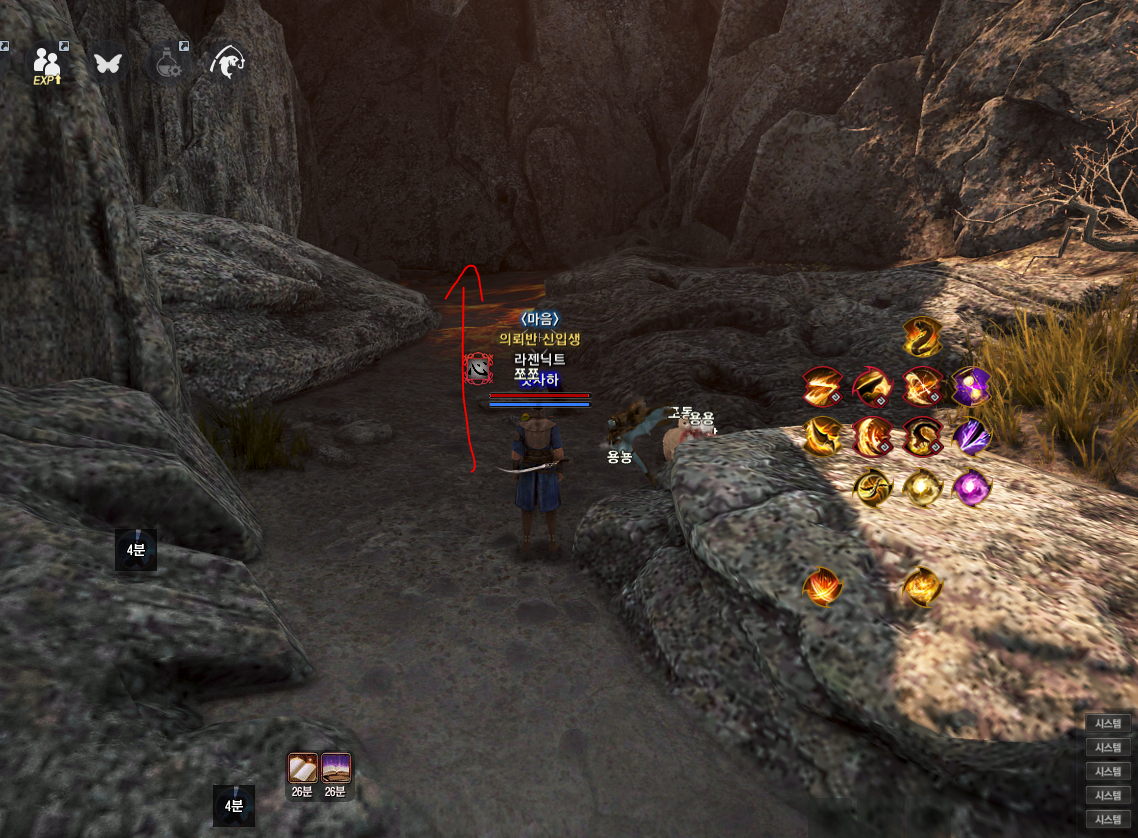
Task: Select the purple glowing orb skill
Action: coord(970,487)
